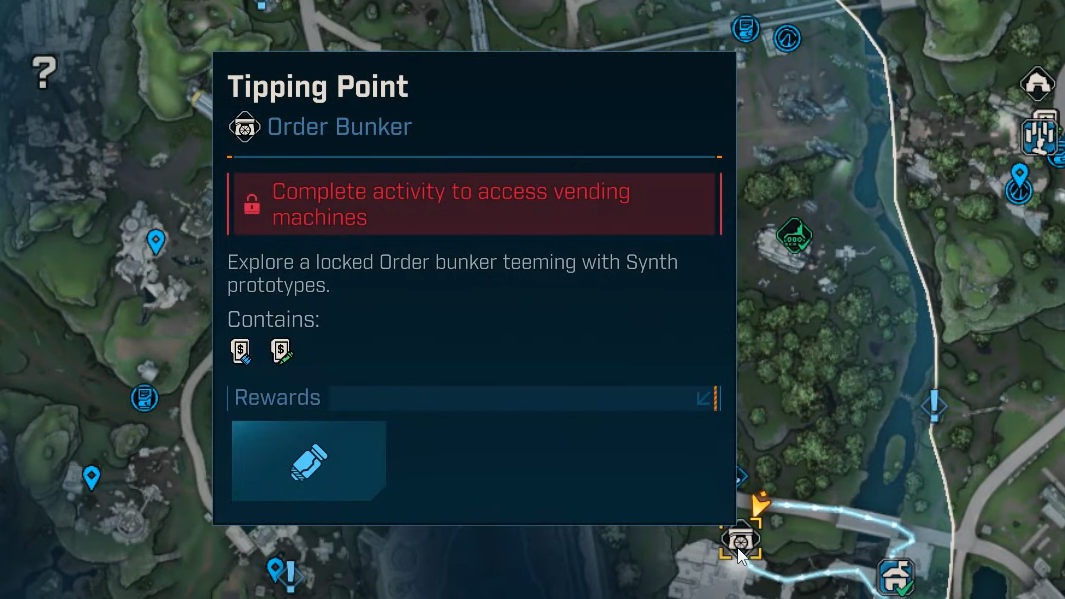This screenshot has width=1065, height=599.
Task: Click the dollar vending icon with the blue badge
Action: [x=240, y=351]
